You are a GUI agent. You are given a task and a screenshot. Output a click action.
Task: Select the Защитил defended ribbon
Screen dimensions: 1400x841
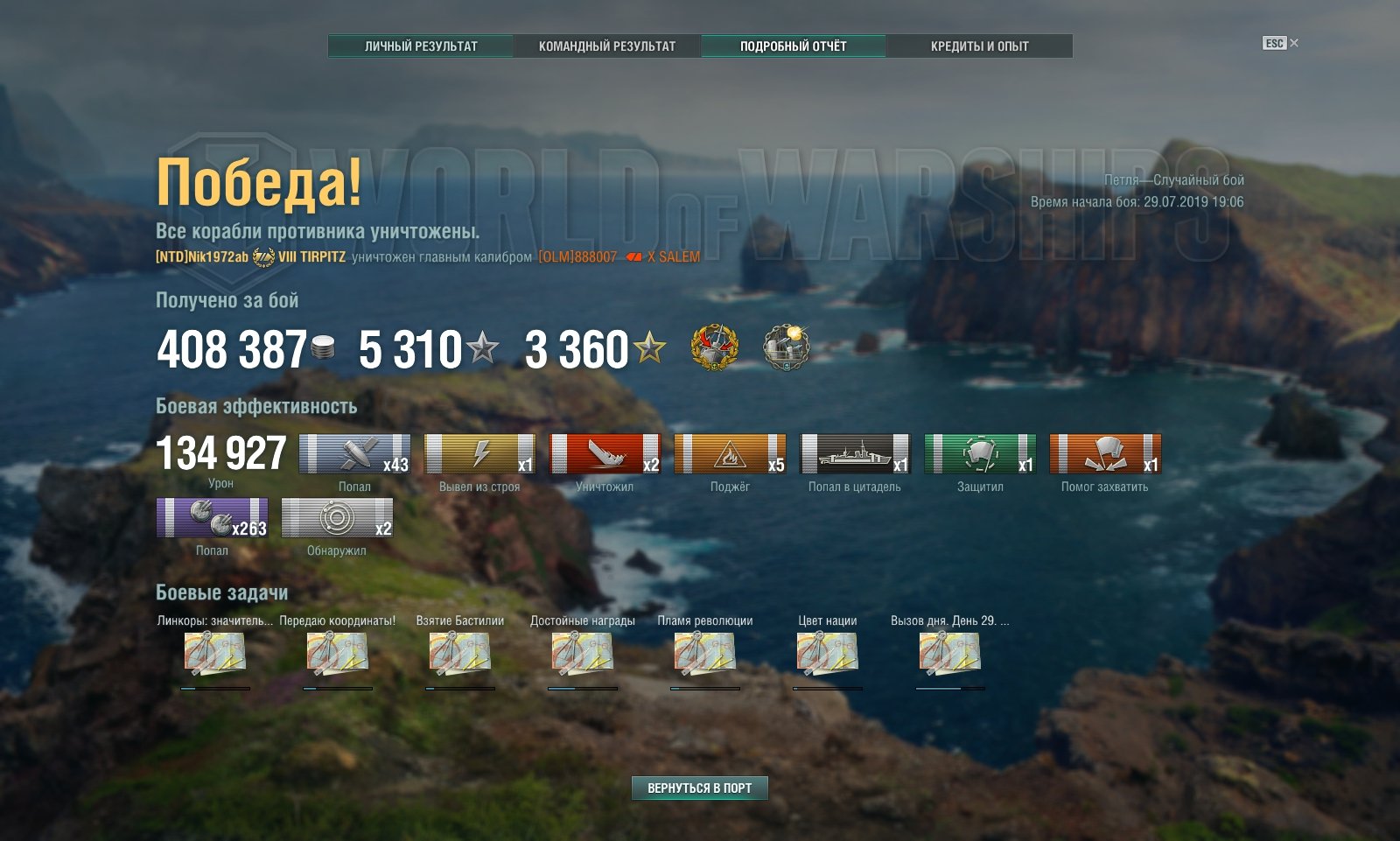pos(980,454)
